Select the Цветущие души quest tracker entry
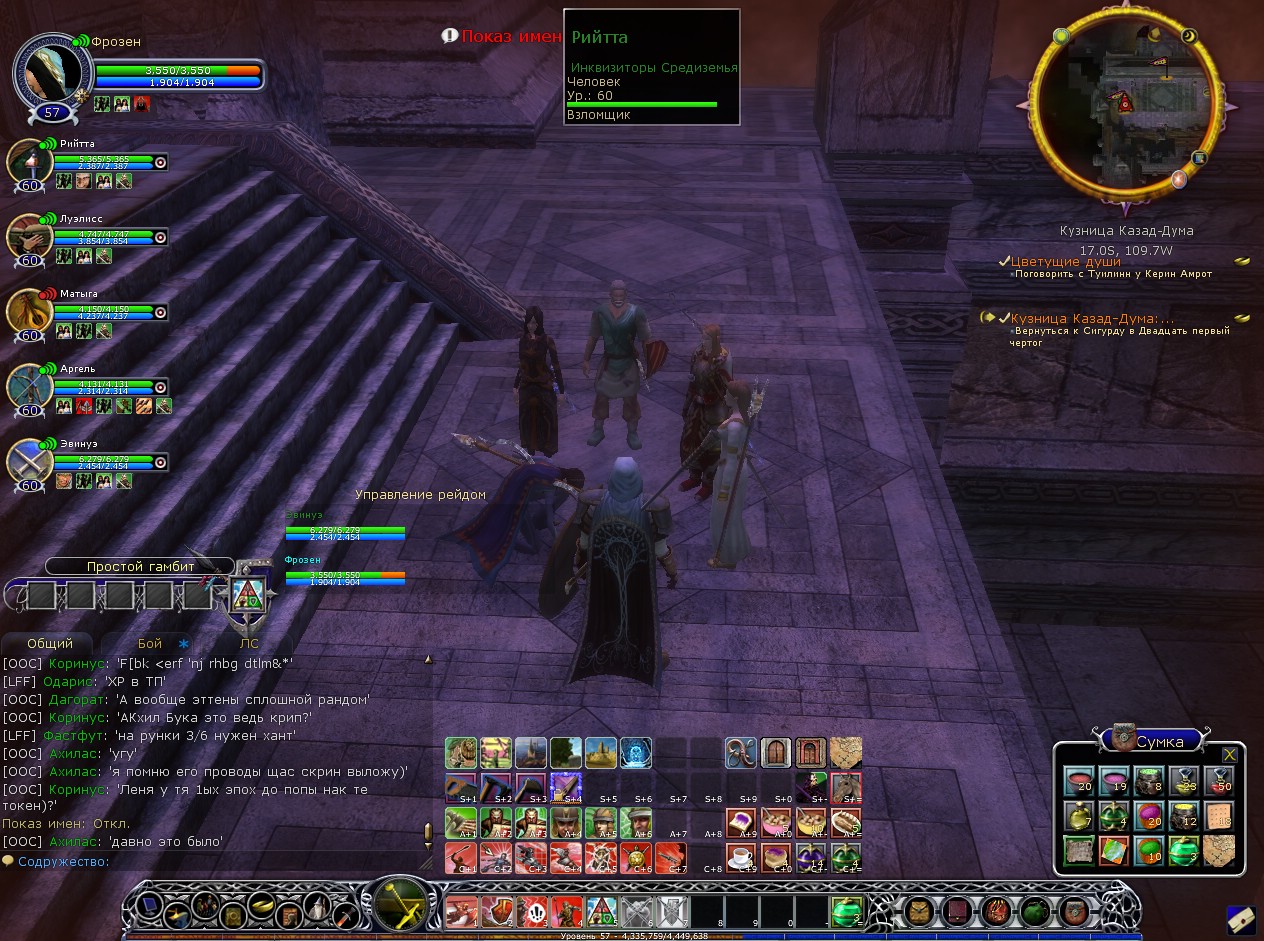This screenshot has height=941, width=1264. click(1065, 262)
